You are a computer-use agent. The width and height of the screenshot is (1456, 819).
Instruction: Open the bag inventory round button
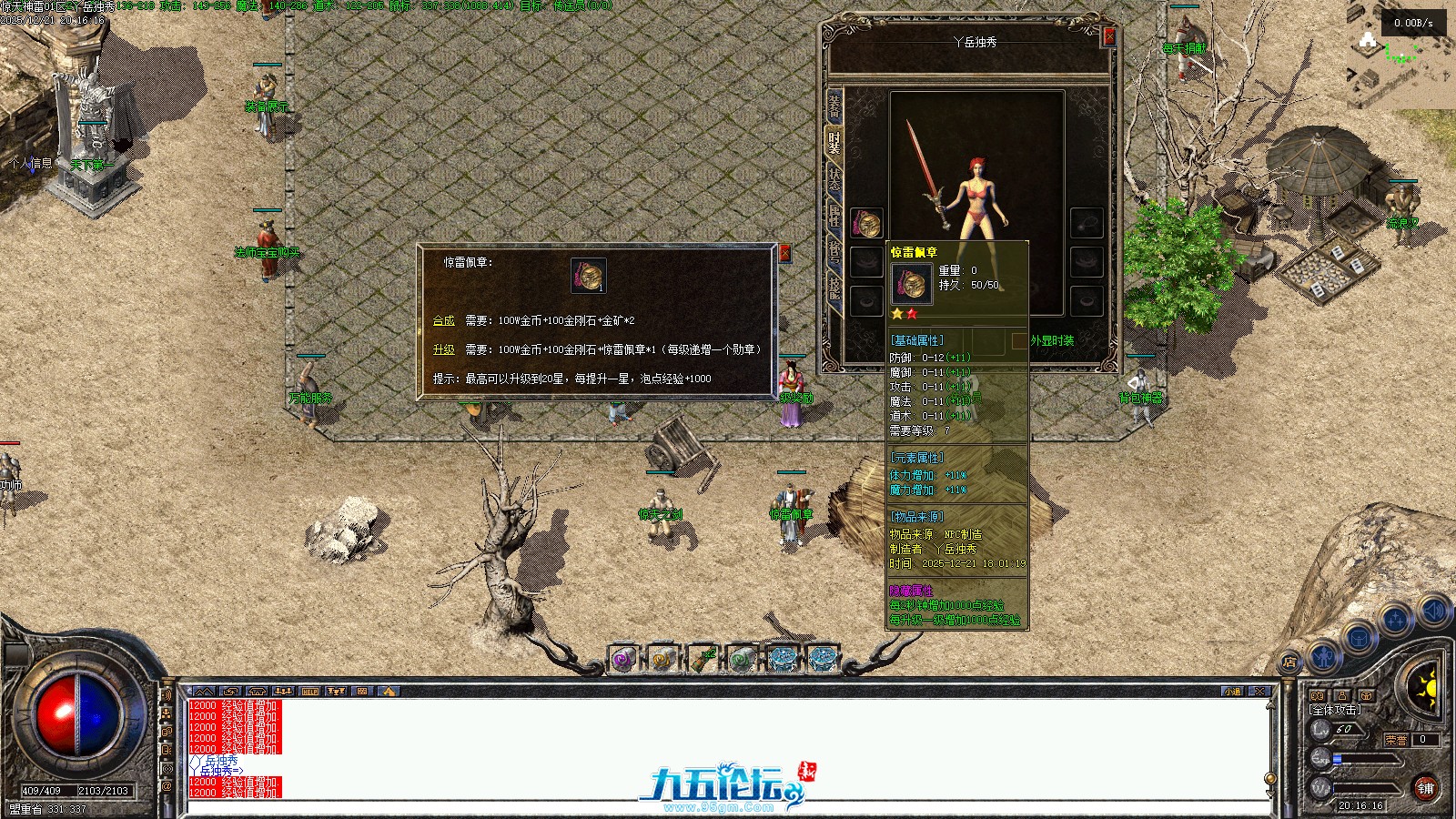(1359, 639)
